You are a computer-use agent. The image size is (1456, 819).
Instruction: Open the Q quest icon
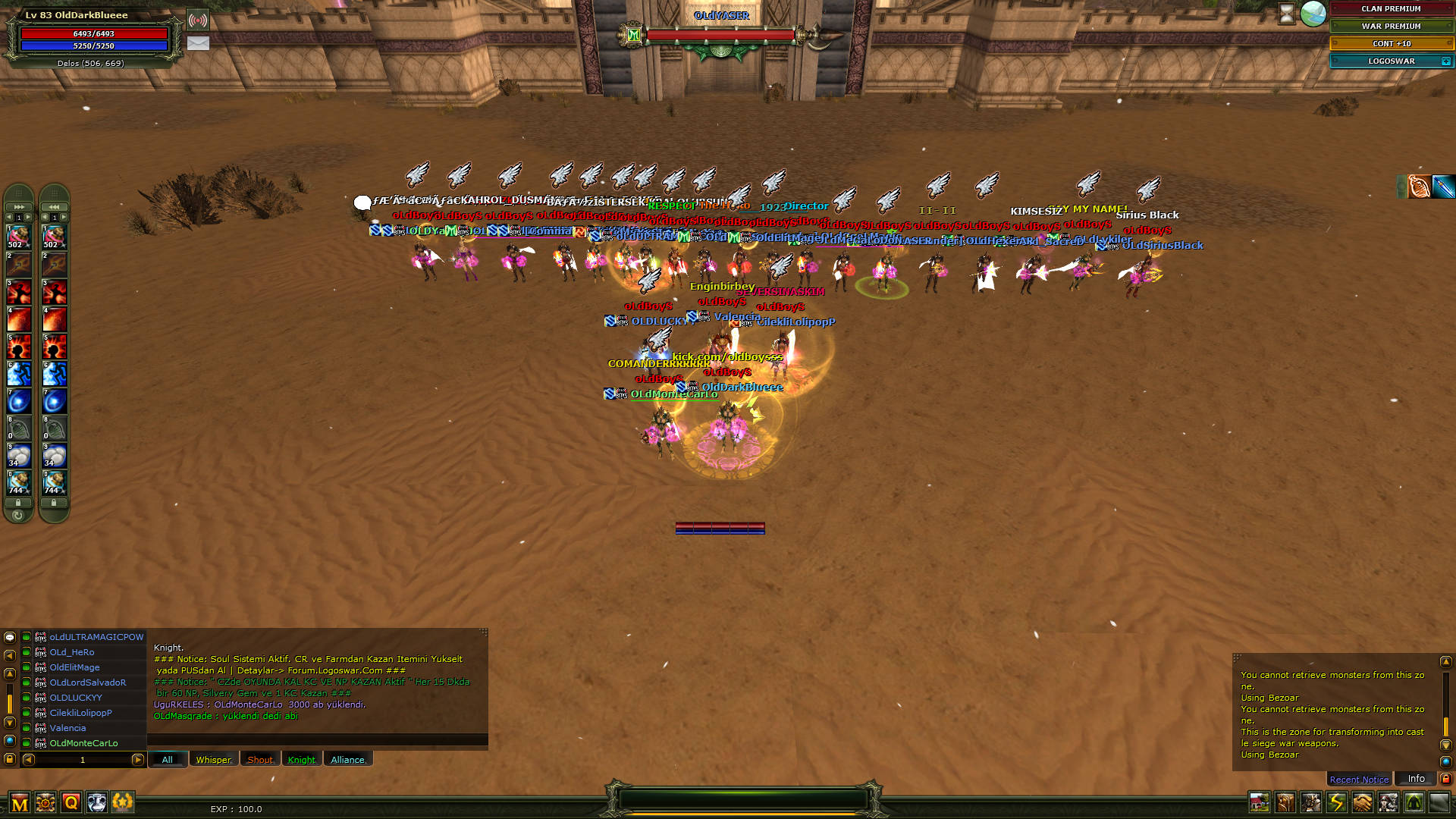71,802
